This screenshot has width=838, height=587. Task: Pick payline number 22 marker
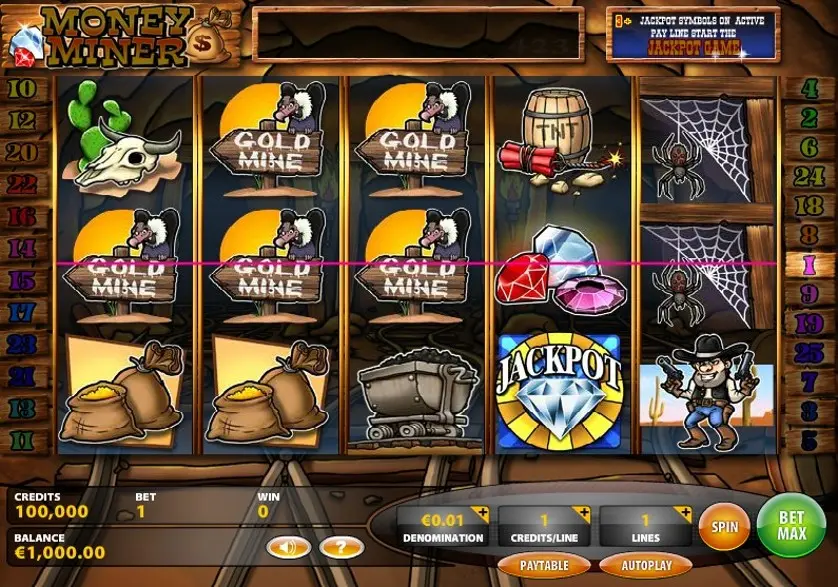22,184
